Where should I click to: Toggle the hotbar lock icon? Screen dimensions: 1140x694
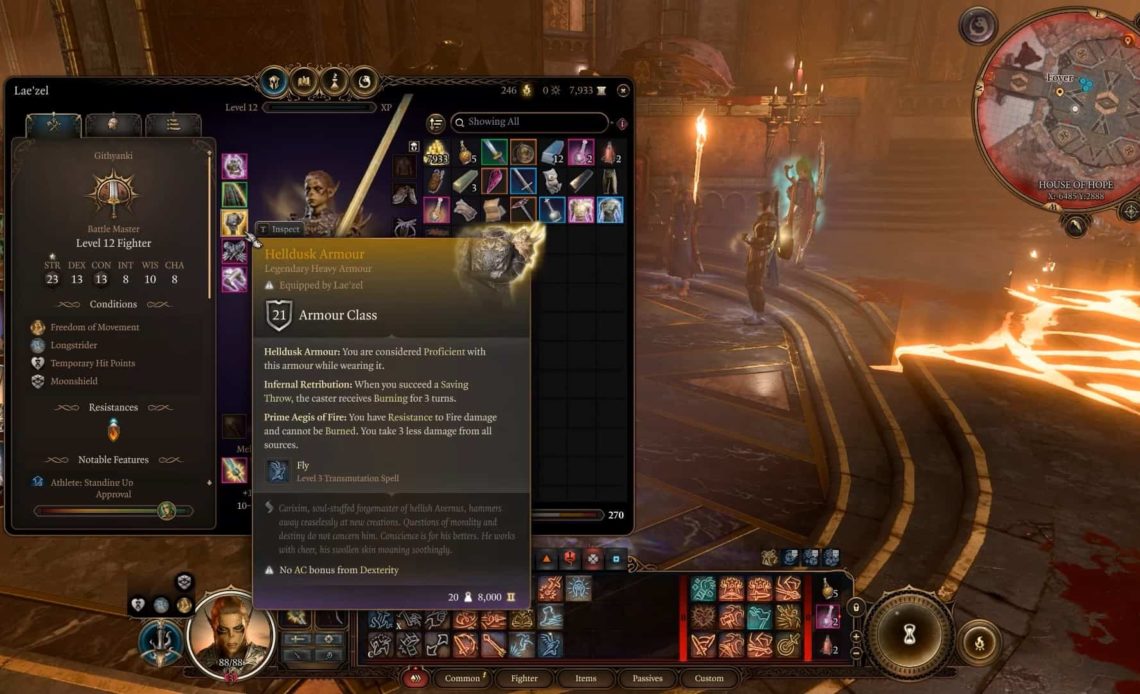point(855,607)
